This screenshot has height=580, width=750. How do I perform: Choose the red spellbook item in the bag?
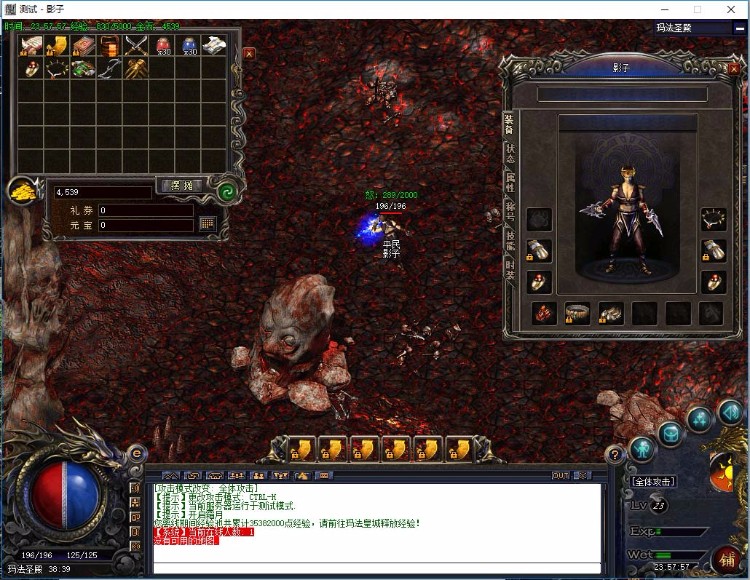[84, 46]
